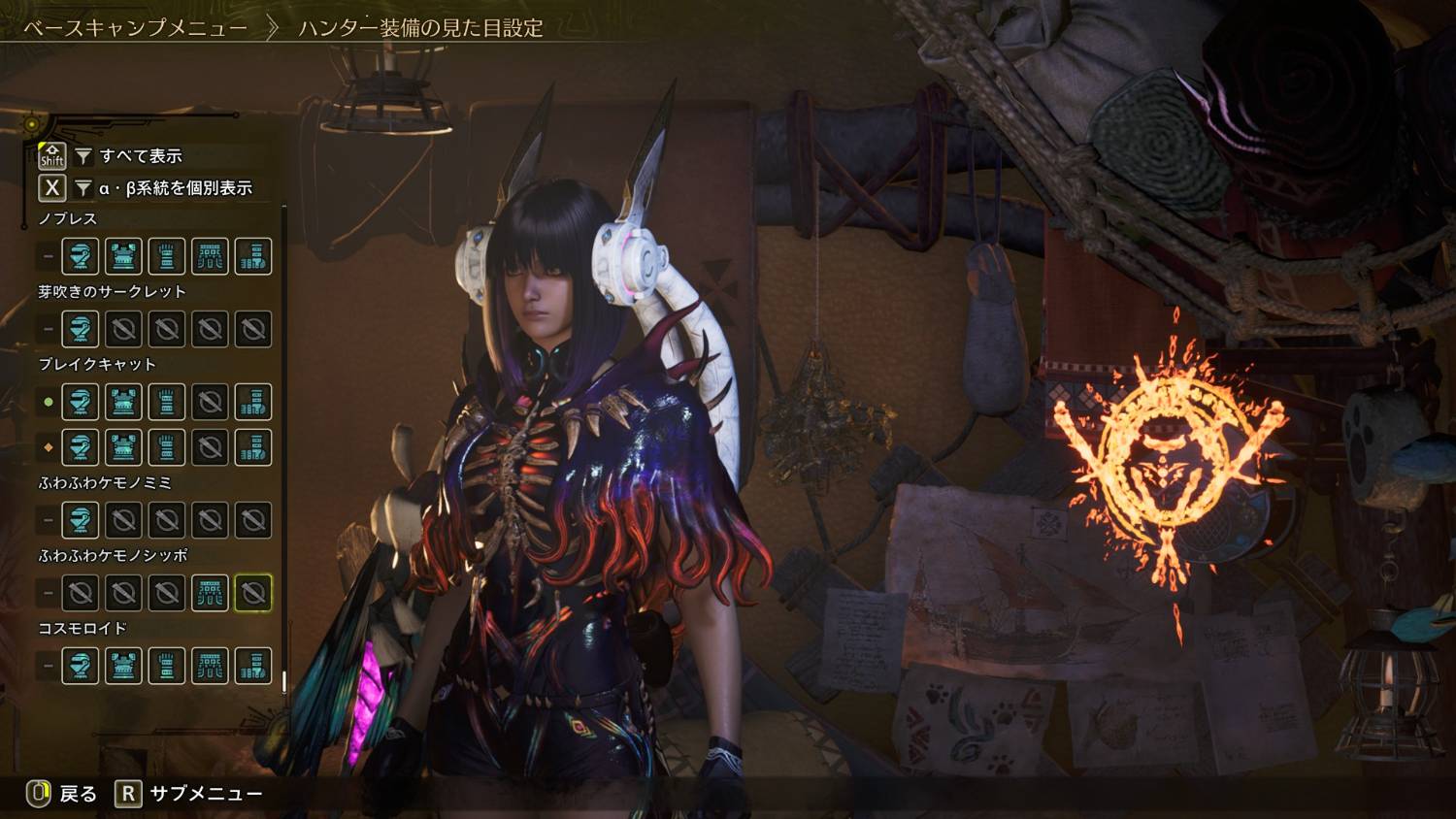Image resolution: width=1456 pixels, height=819 pixels.
Task: Toggle the α・β系統を個別表示 filter
Action: (x=175, y=188)
